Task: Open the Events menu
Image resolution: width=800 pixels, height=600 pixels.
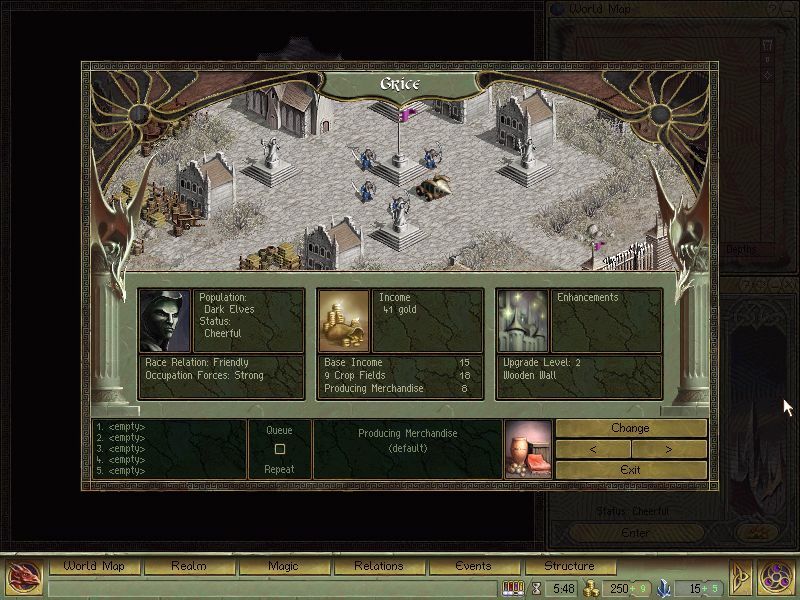Action: [x=473, y=566]
